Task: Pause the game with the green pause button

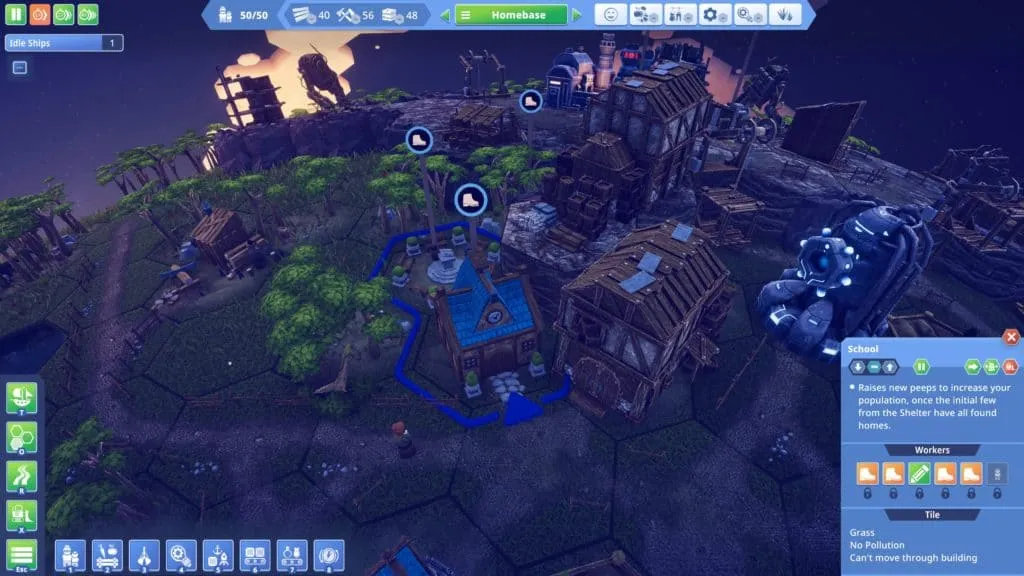Action: pyautogui.click(x=16, y=15)
